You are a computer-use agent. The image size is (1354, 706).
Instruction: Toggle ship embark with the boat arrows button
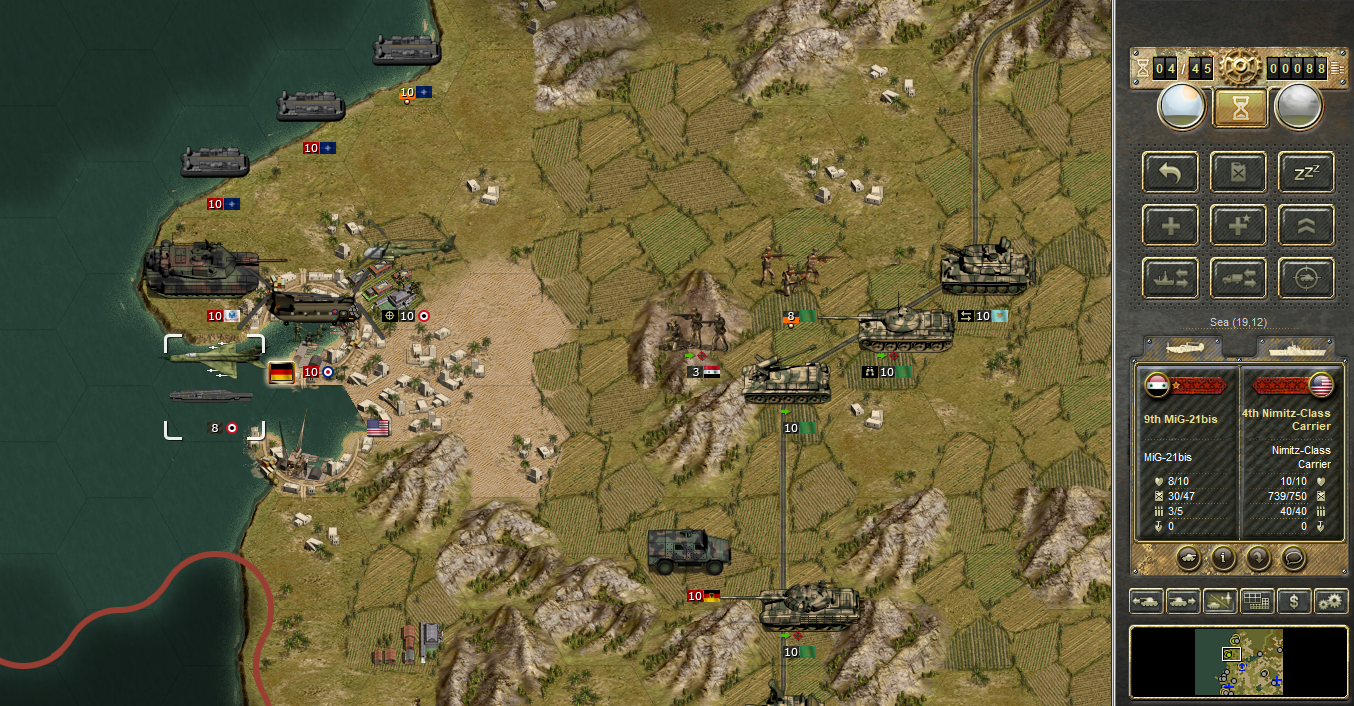[x=1169, y=278]
